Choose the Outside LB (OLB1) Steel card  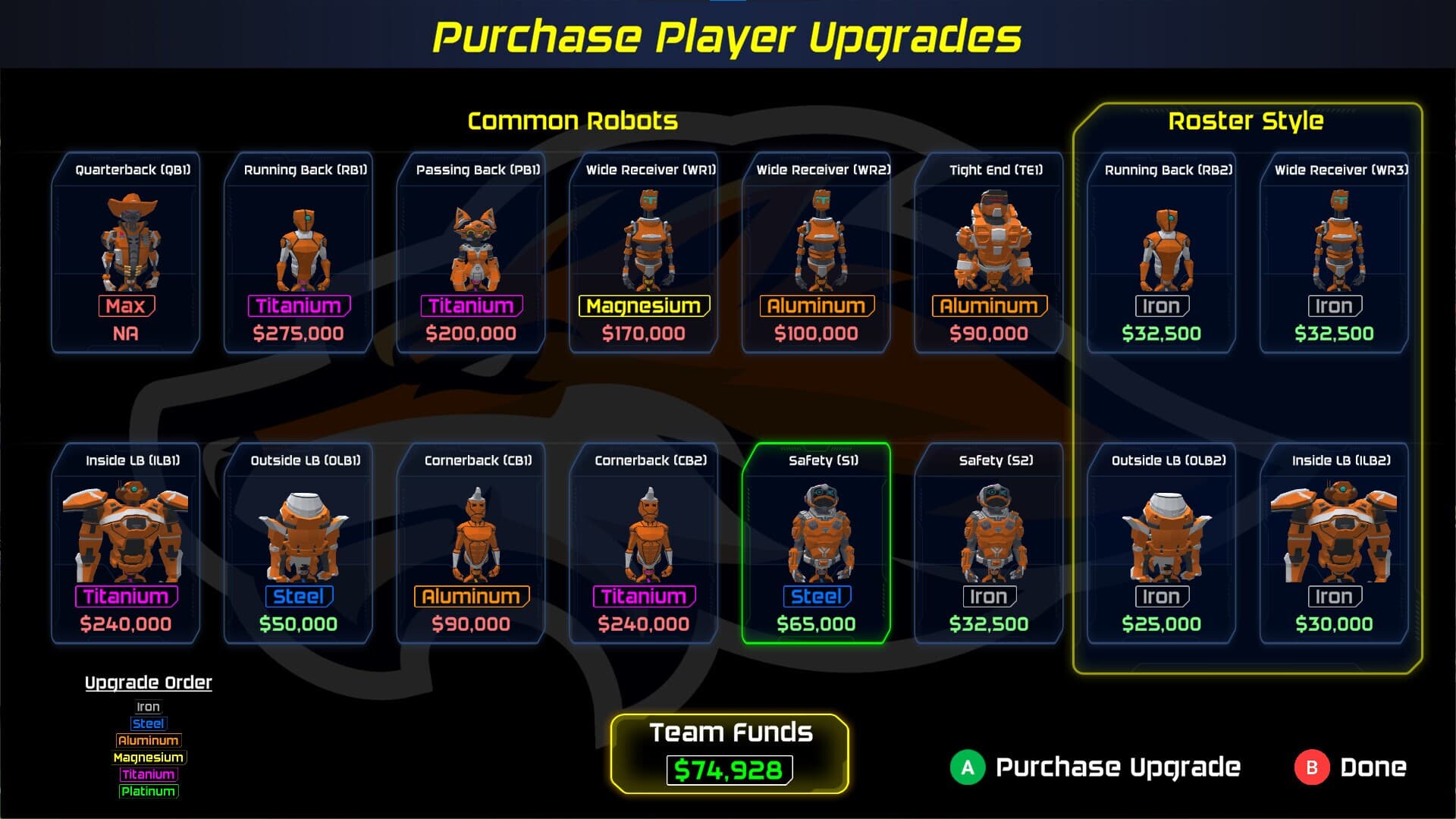[x=298, y=543]
